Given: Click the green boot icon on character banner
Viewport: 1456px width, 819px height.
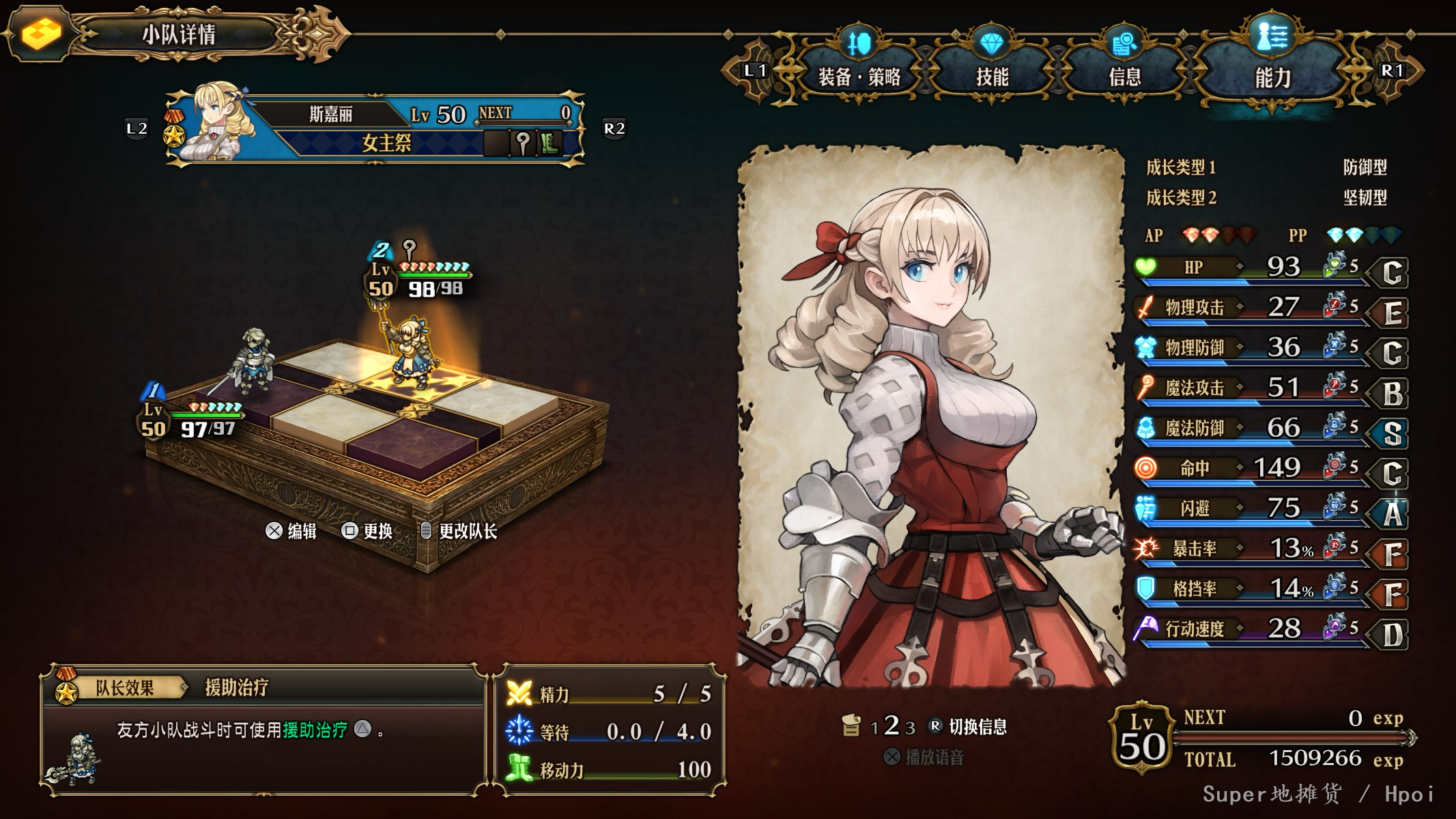Looking at the screenshot, I should point(549,143).
